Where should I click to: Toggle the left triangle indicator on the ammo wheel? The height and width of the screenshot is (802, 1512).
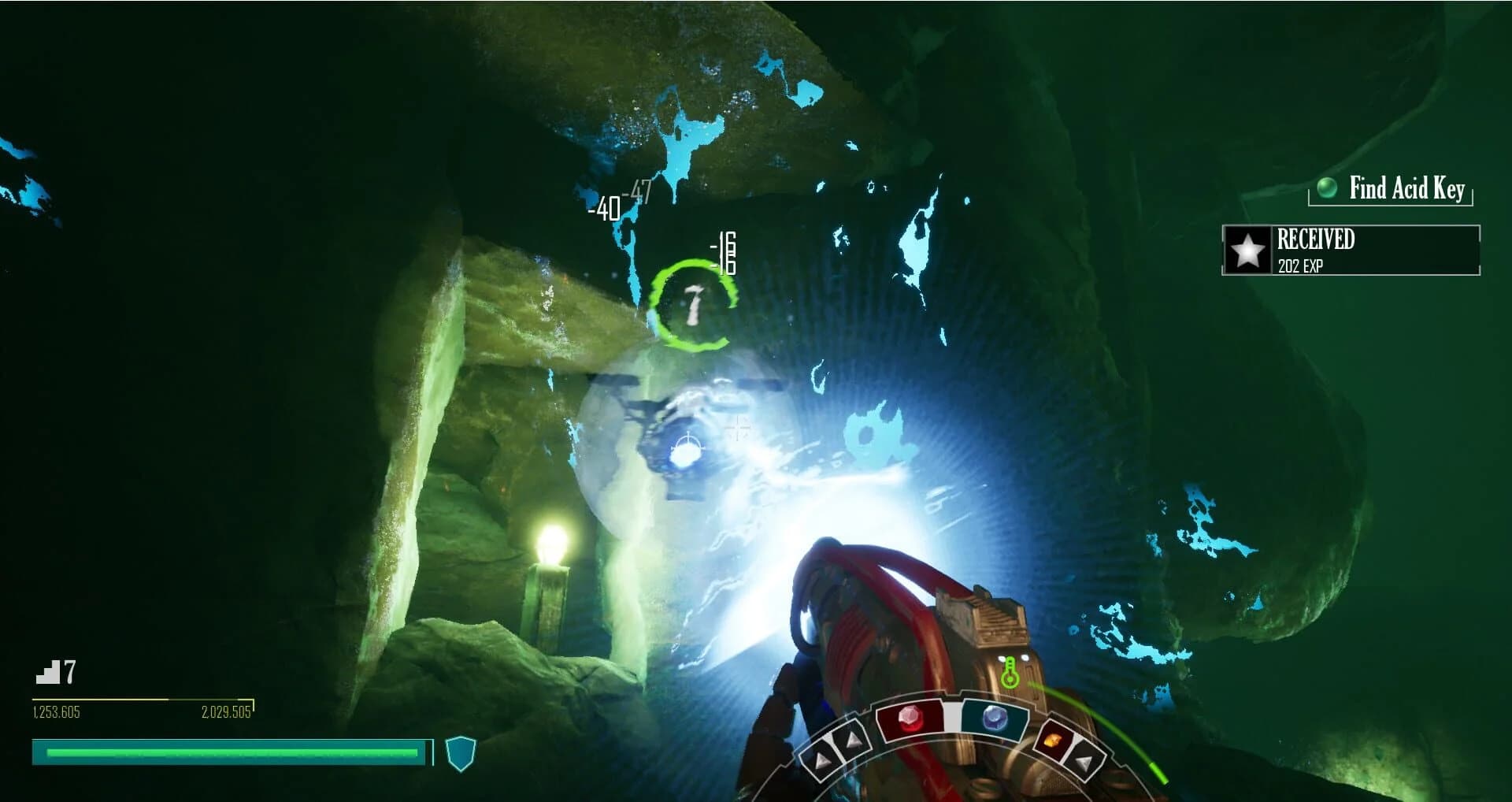pyautogui.click(x=822, y=759)
